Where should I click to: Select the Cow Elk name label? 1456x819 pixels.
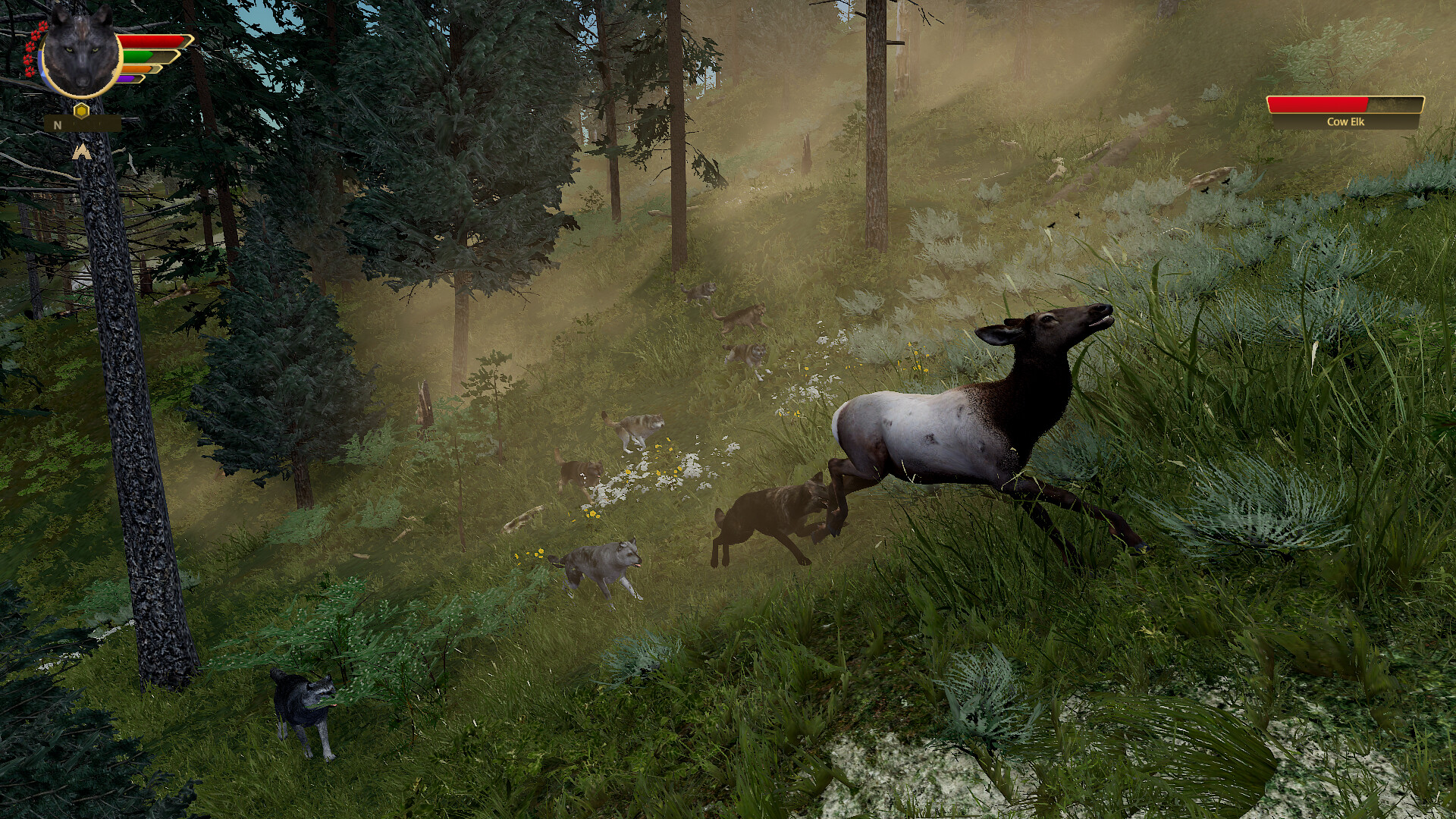(1345, 122)
